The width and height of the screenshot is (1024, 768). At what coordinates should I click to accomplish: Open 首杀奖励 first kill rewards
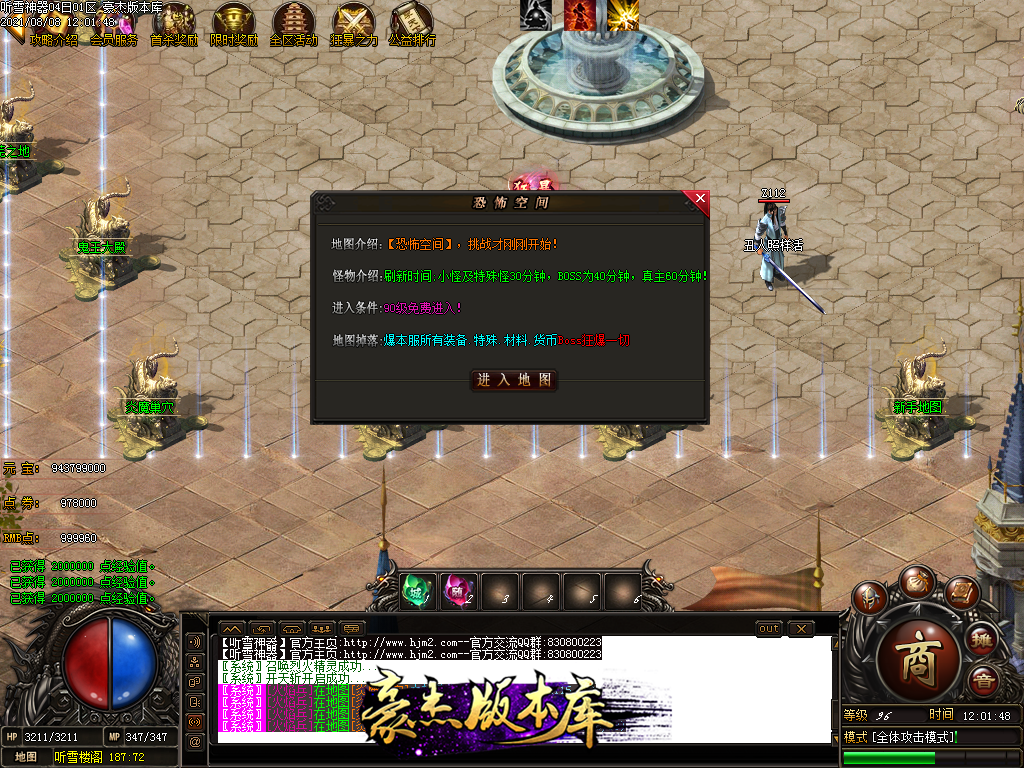coord(174,26)
